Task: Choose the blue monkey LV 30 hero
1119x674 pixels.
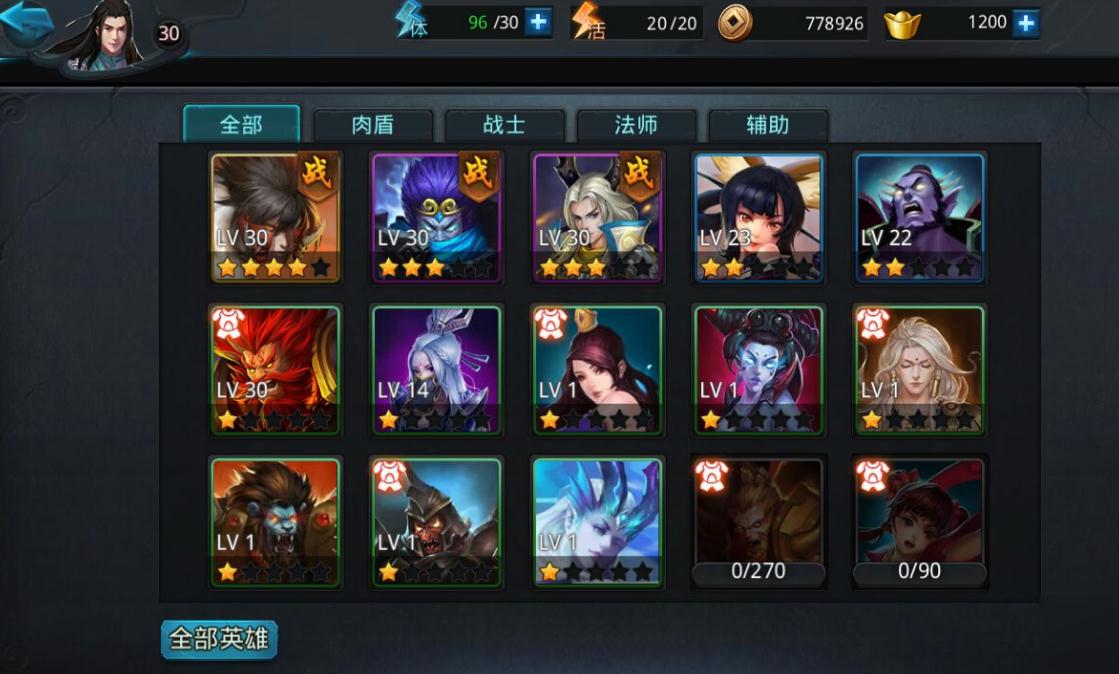Action: (x=436, y=217)
